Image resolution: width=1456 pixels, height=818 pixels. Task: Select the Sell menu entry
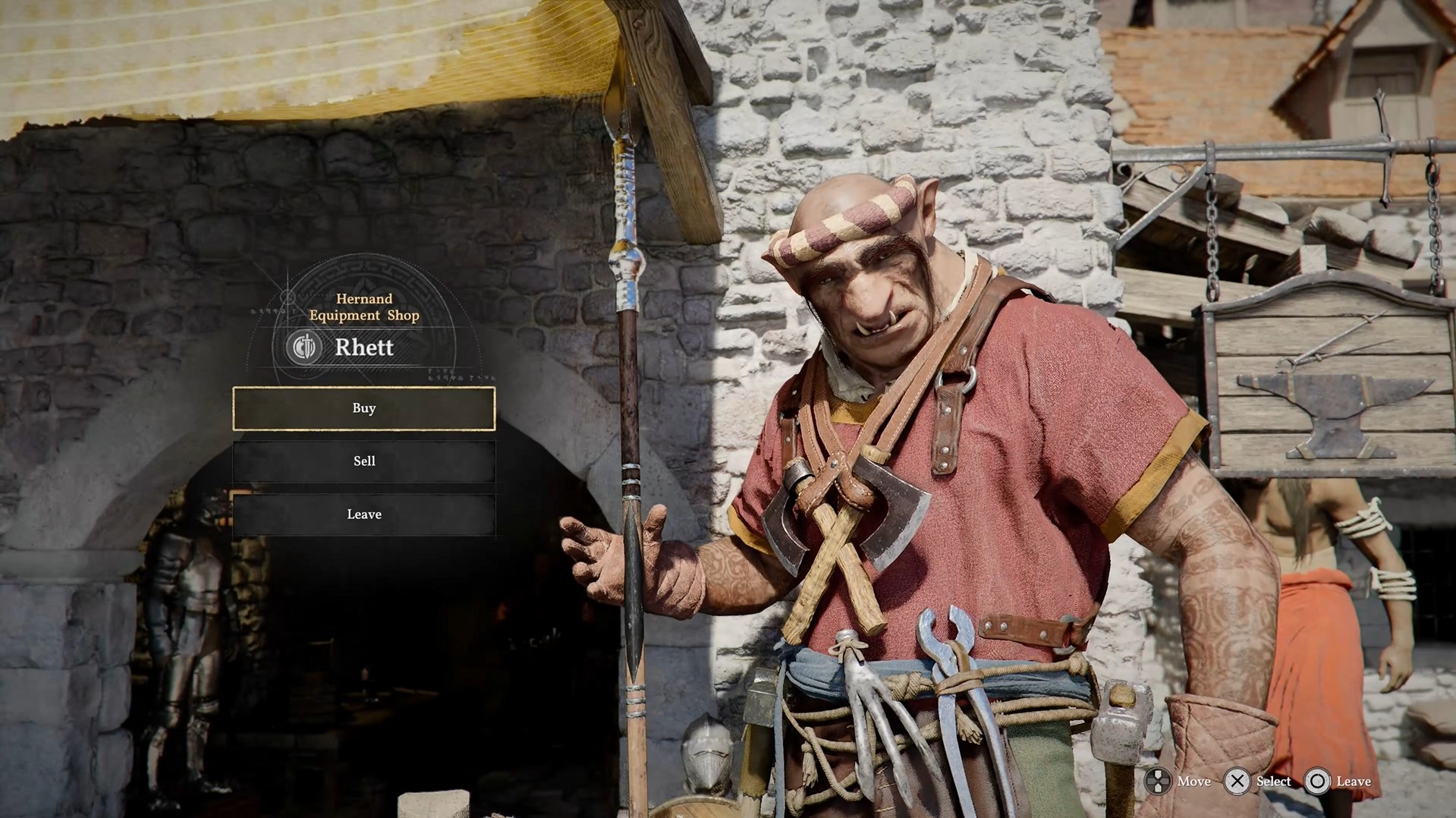coord(364,461)
